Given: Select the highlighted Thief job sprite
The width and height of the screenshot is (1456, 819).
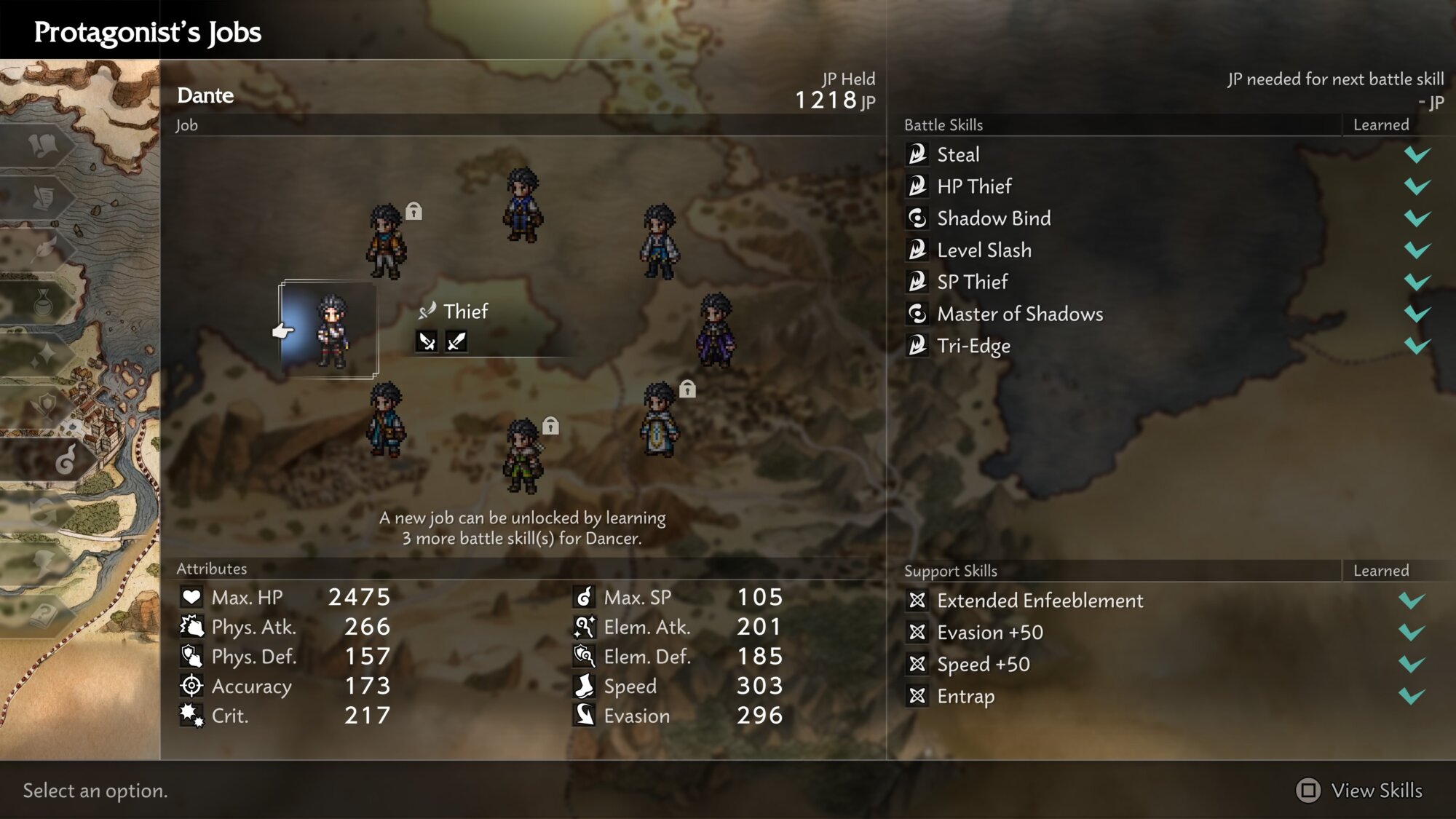Looking at the screenshot, I should point(332,331).
